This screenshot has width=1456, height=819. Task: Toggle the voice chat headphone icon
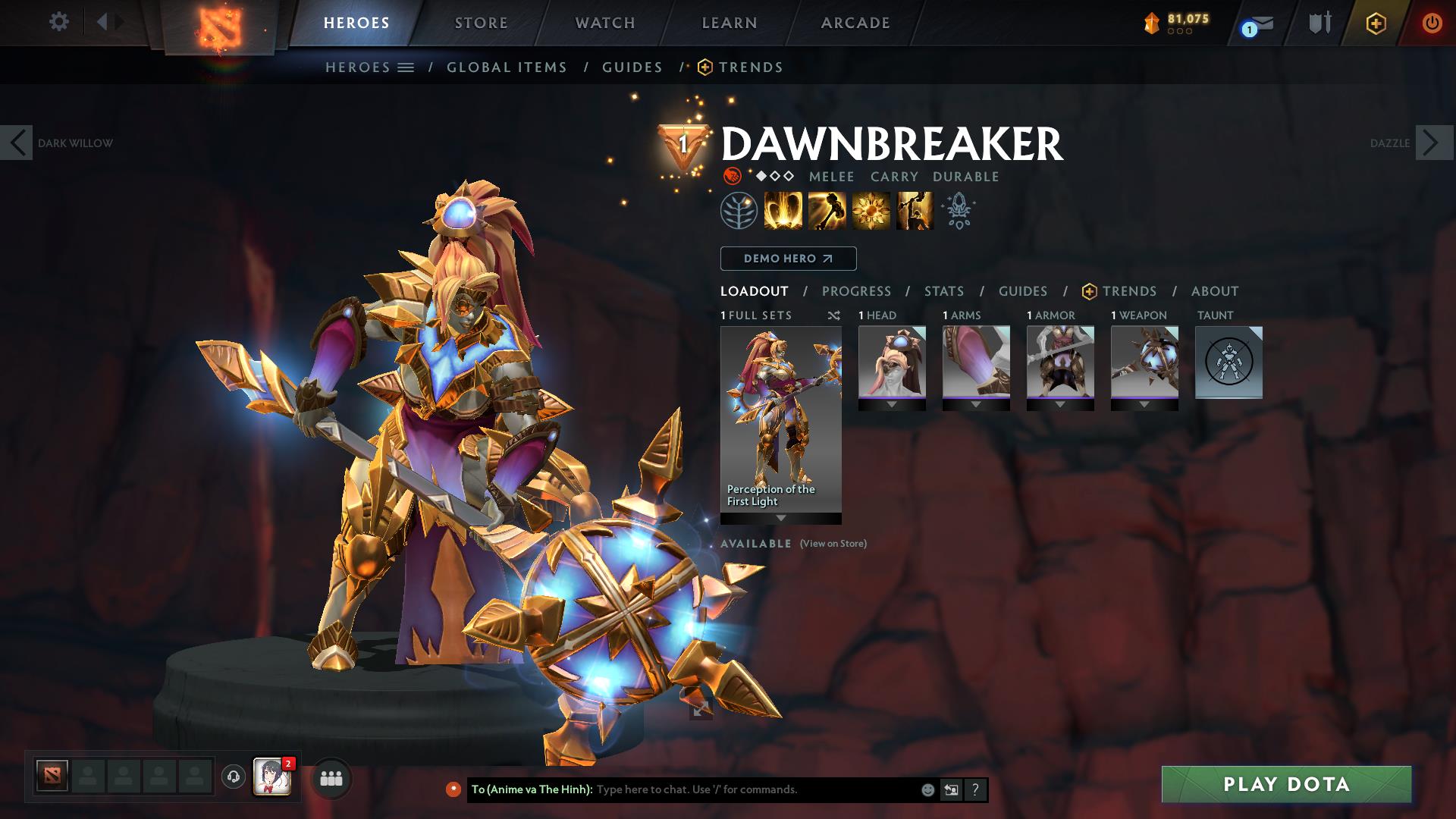coord(234,778)
